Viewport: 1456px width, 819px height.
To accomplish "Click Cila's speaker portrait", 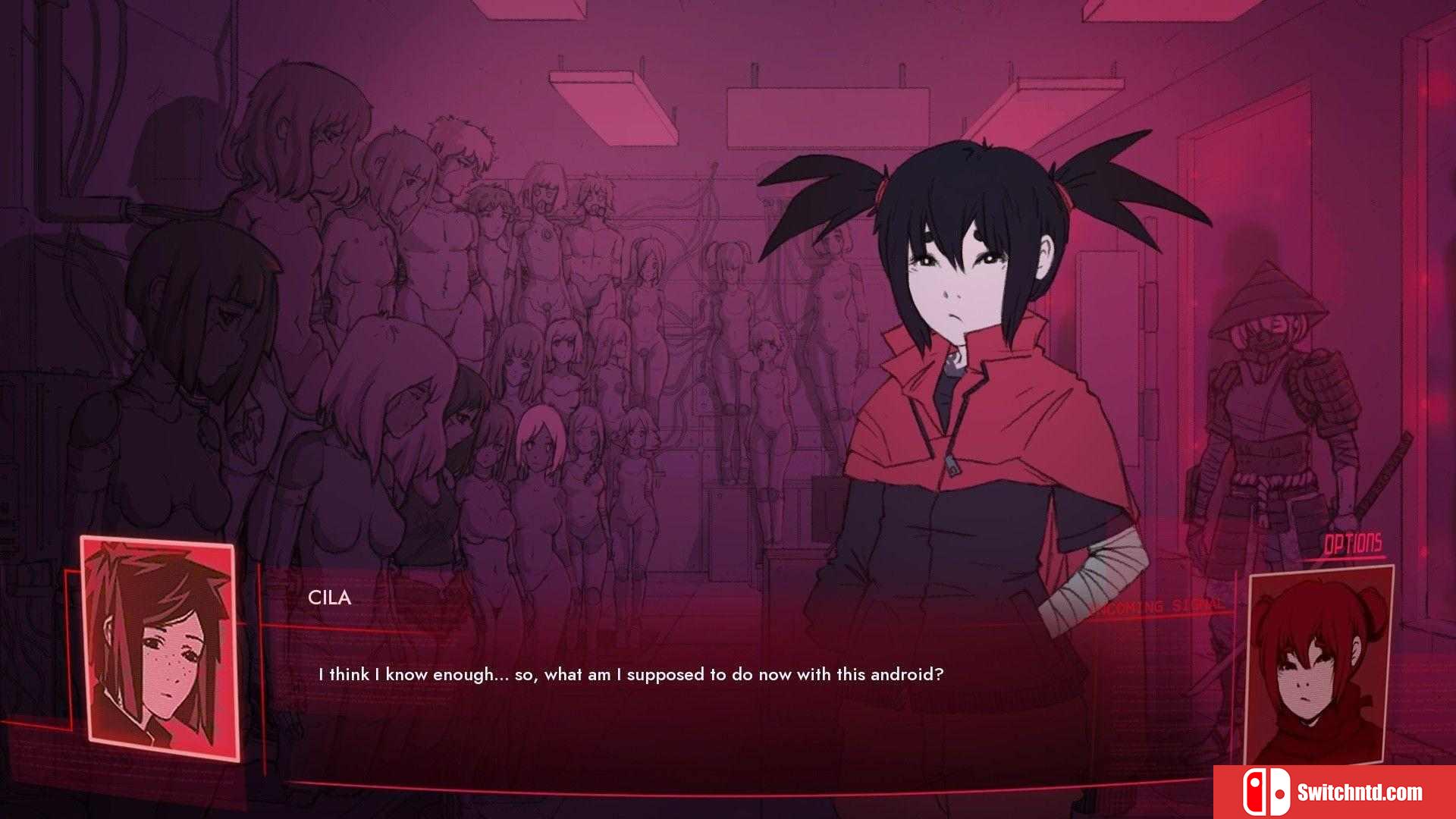I will pos(160,649).
